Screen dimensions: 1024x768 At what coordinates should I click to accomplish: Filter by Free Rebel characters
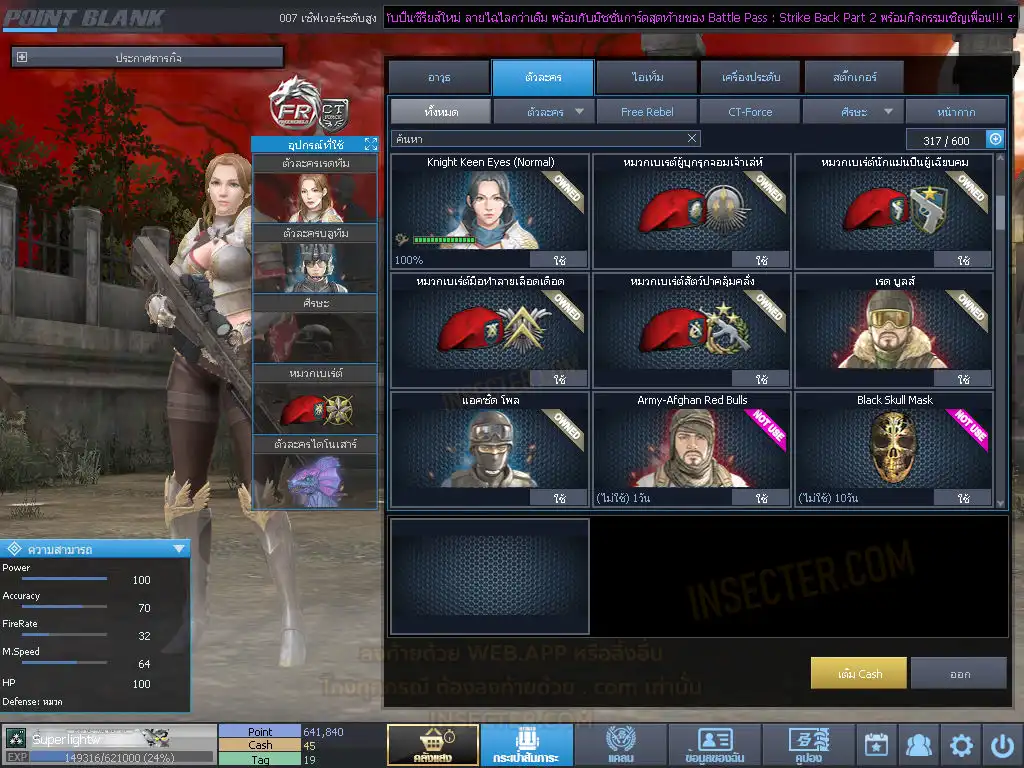647,111
